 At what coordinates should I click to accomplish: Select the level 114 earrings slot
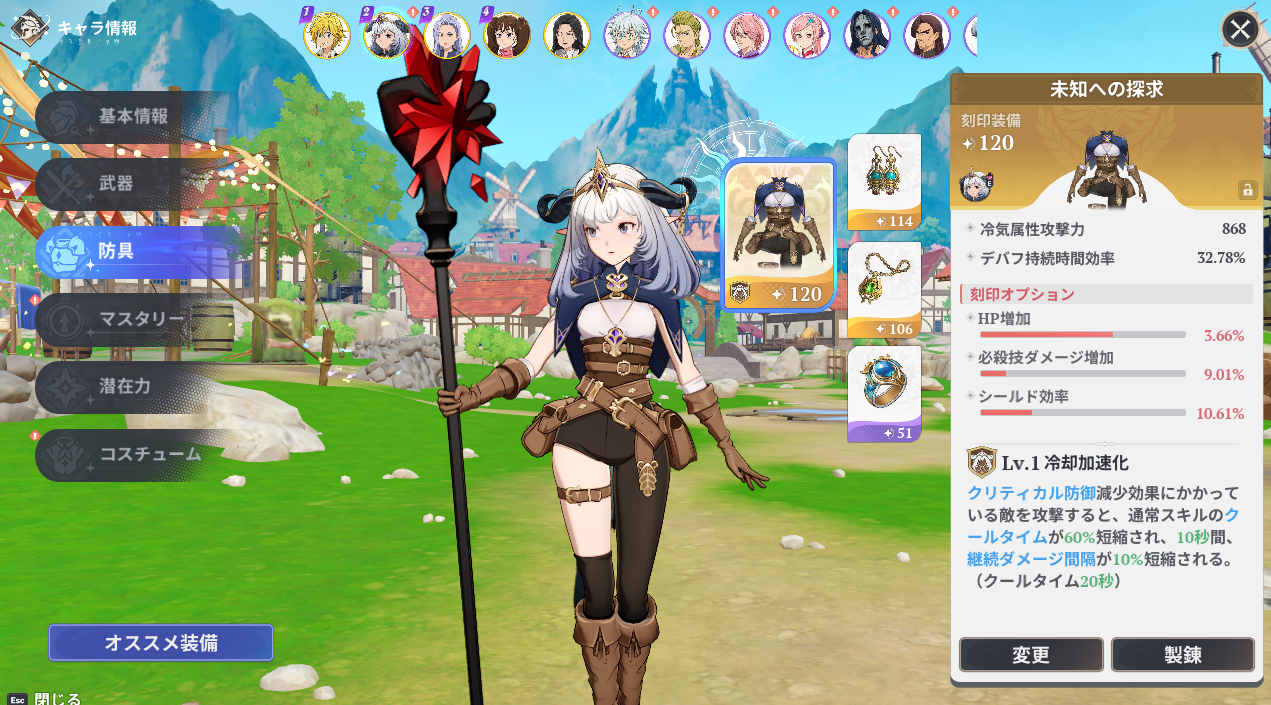(884, 181)
